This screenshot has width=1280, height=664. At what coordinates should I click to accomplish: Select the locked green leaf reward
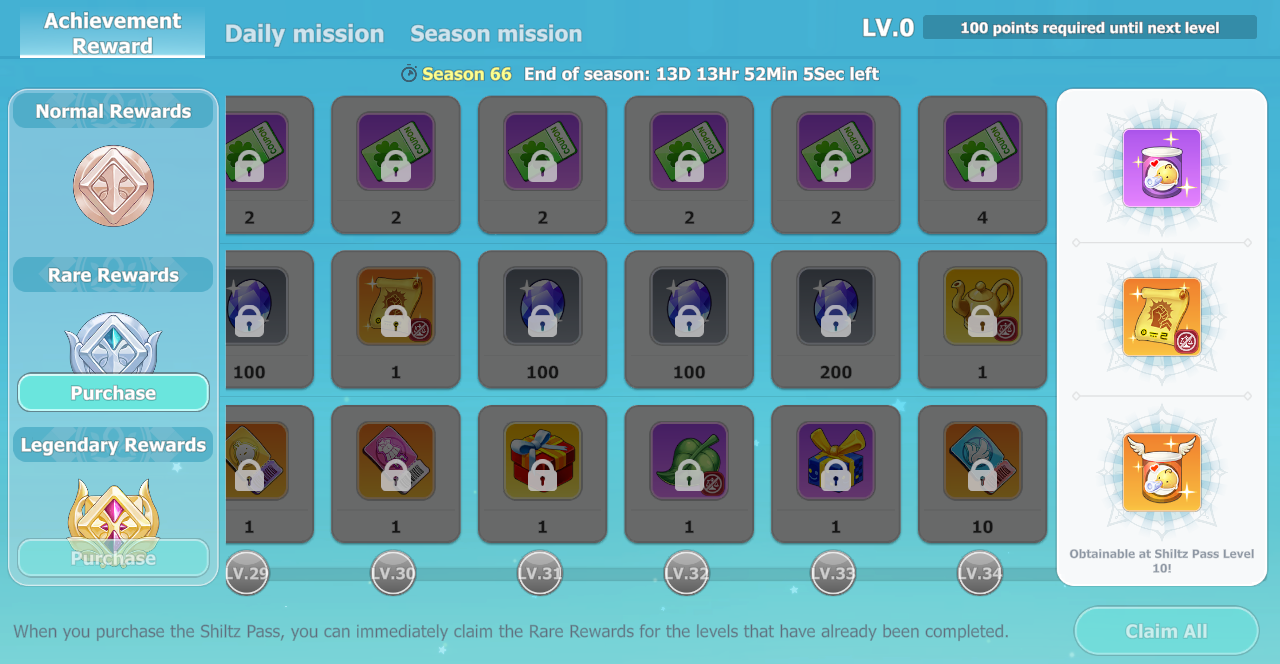pos(689,462)
